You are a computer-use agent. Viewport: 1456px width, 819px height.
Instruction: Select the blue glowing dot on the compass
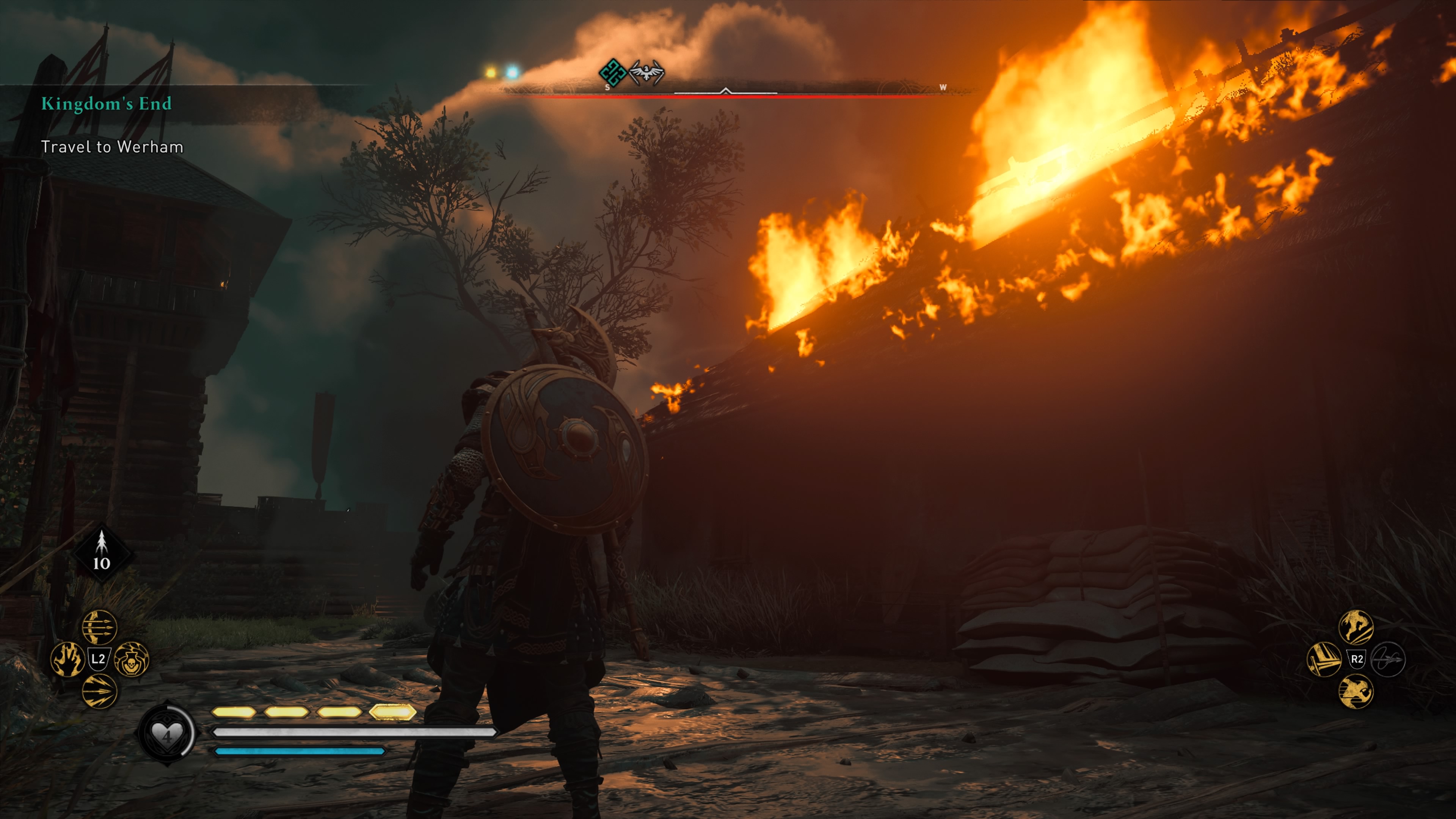[512, 72]
